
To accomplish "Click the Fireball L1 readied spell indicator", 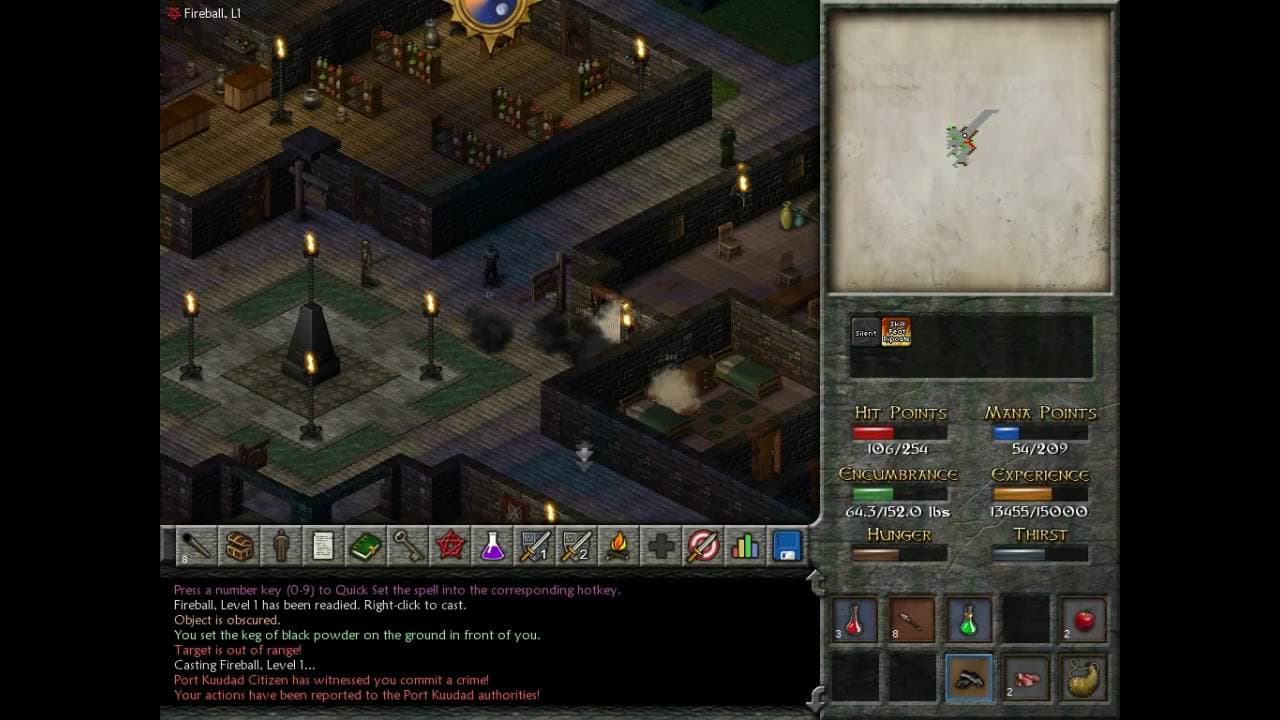I will click(x=200, y=13).
